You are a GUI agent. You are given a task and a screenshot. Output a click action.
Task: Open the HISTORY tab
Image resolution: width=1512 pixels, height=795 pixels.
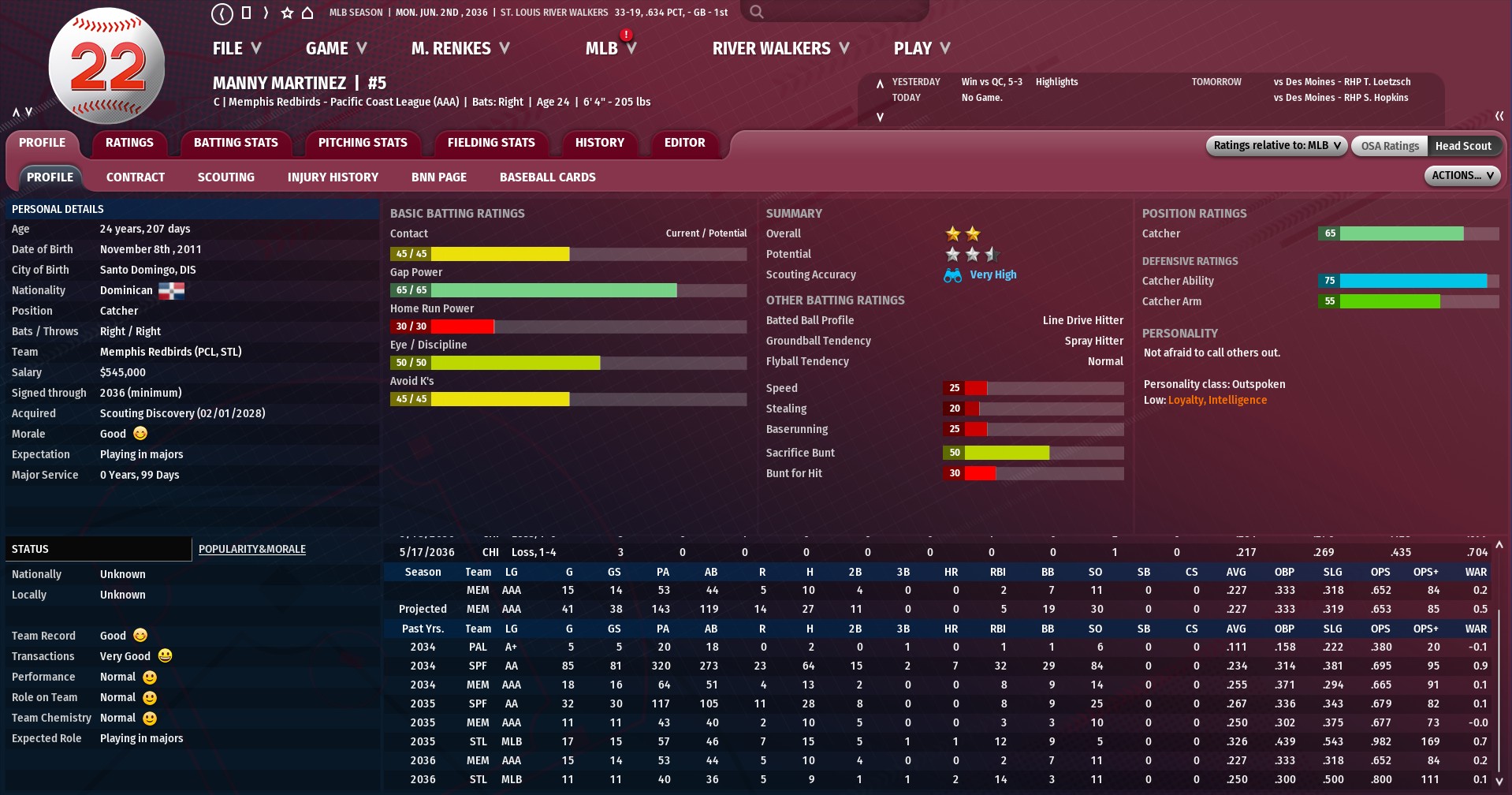point(599,143)
